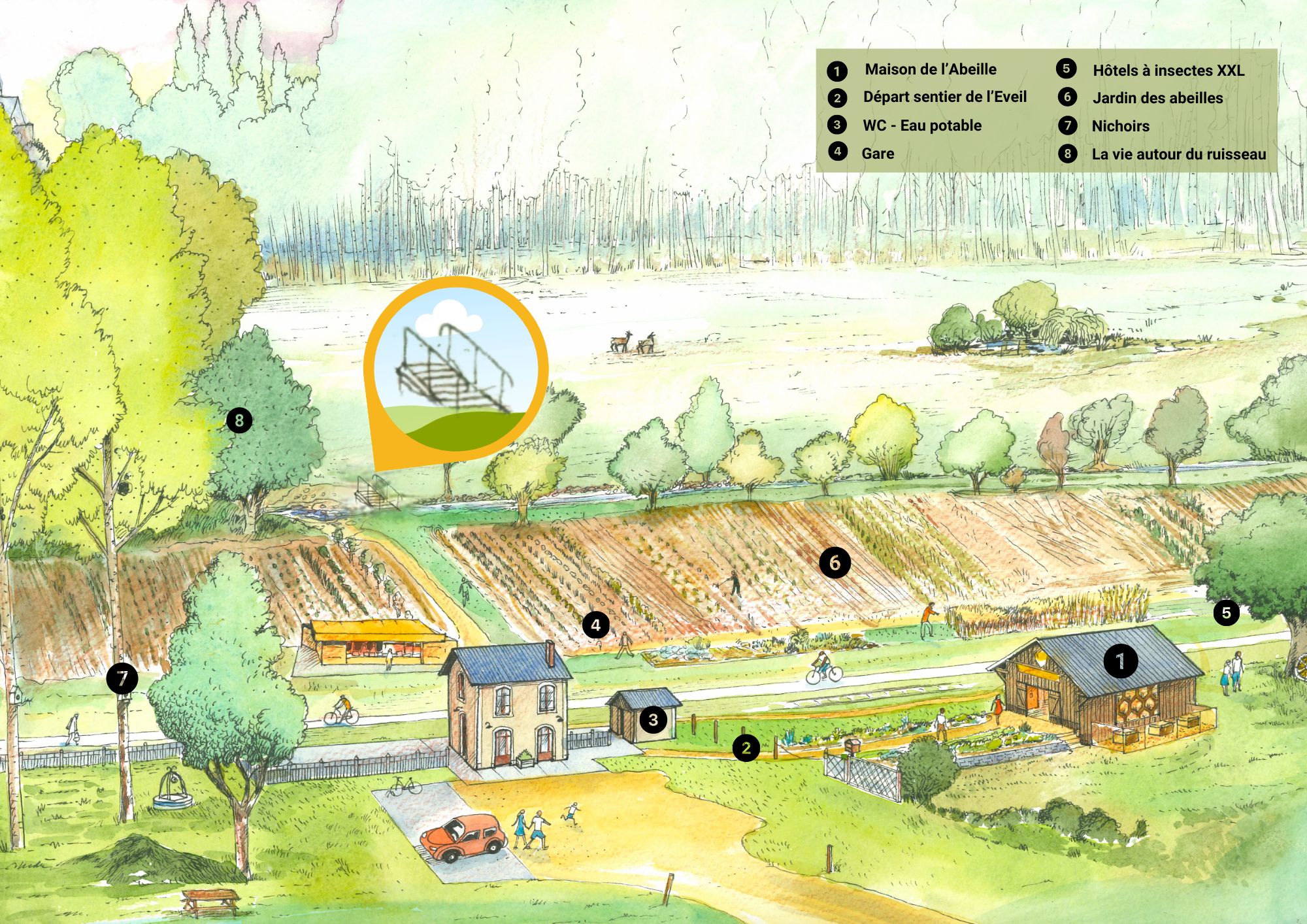Image resolution: width=1307 pixels, height=924 pixels.
Task: Choose 'Départ sentier de l'Eveil' in the legend
Action: click(x=944, y=97)
